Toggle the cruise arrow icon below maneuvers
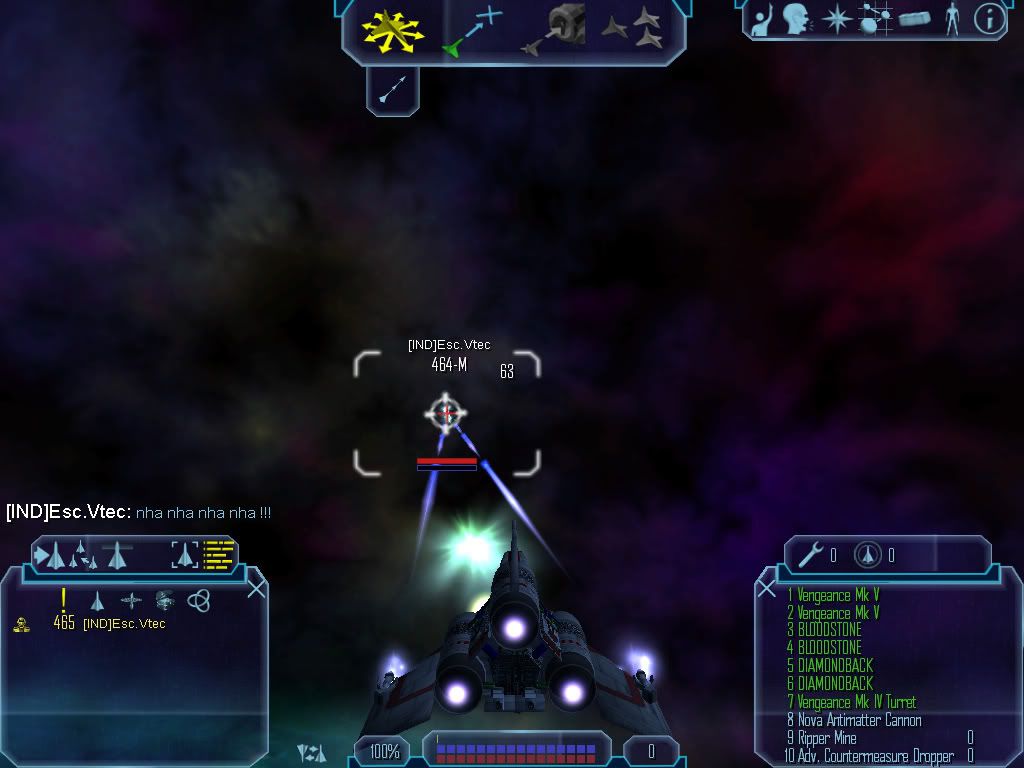Viewport: 1024px width, 768px height. [392, 91]
